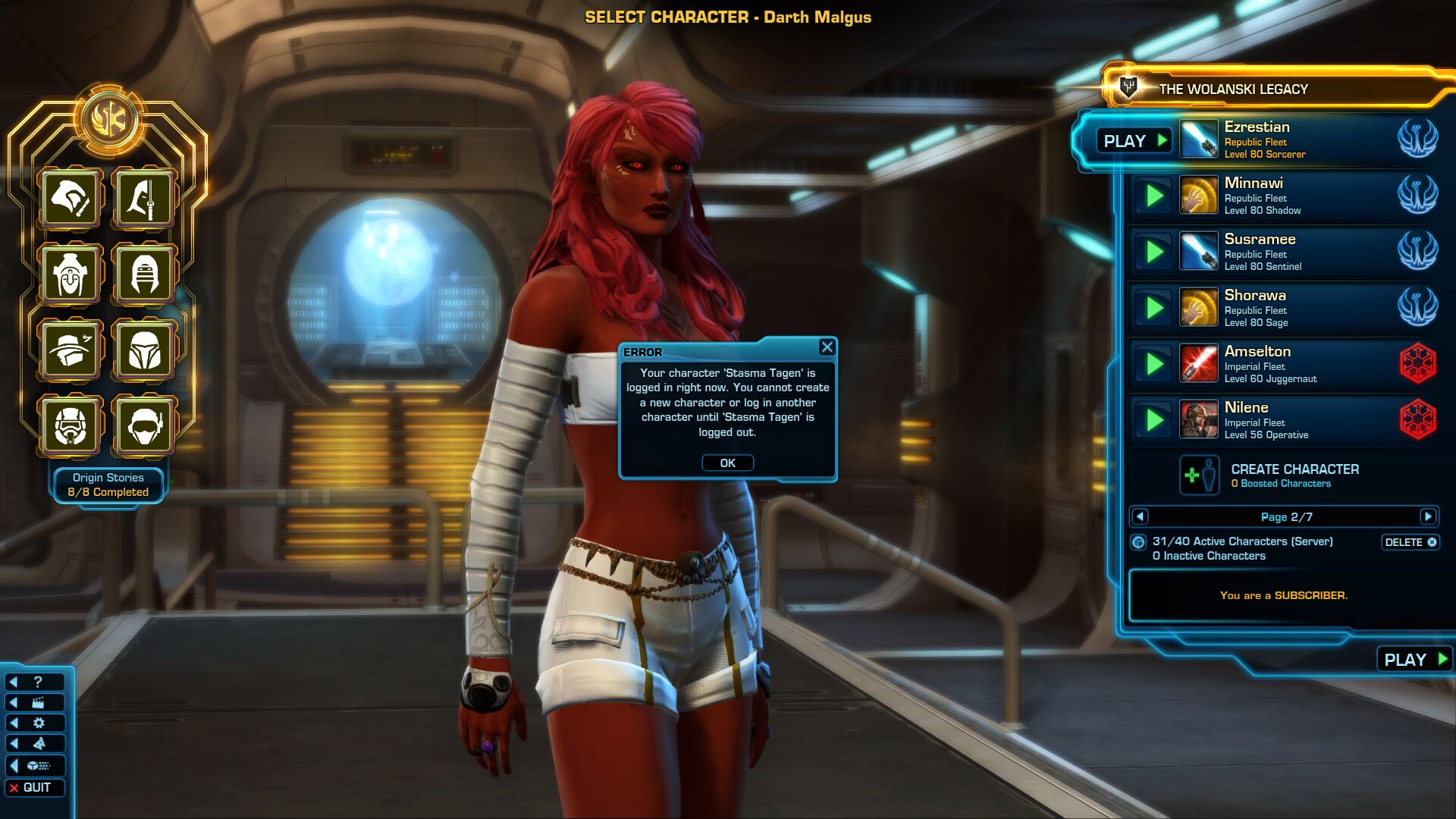Open the cinematics clapperboard menu

coord(35,703)
